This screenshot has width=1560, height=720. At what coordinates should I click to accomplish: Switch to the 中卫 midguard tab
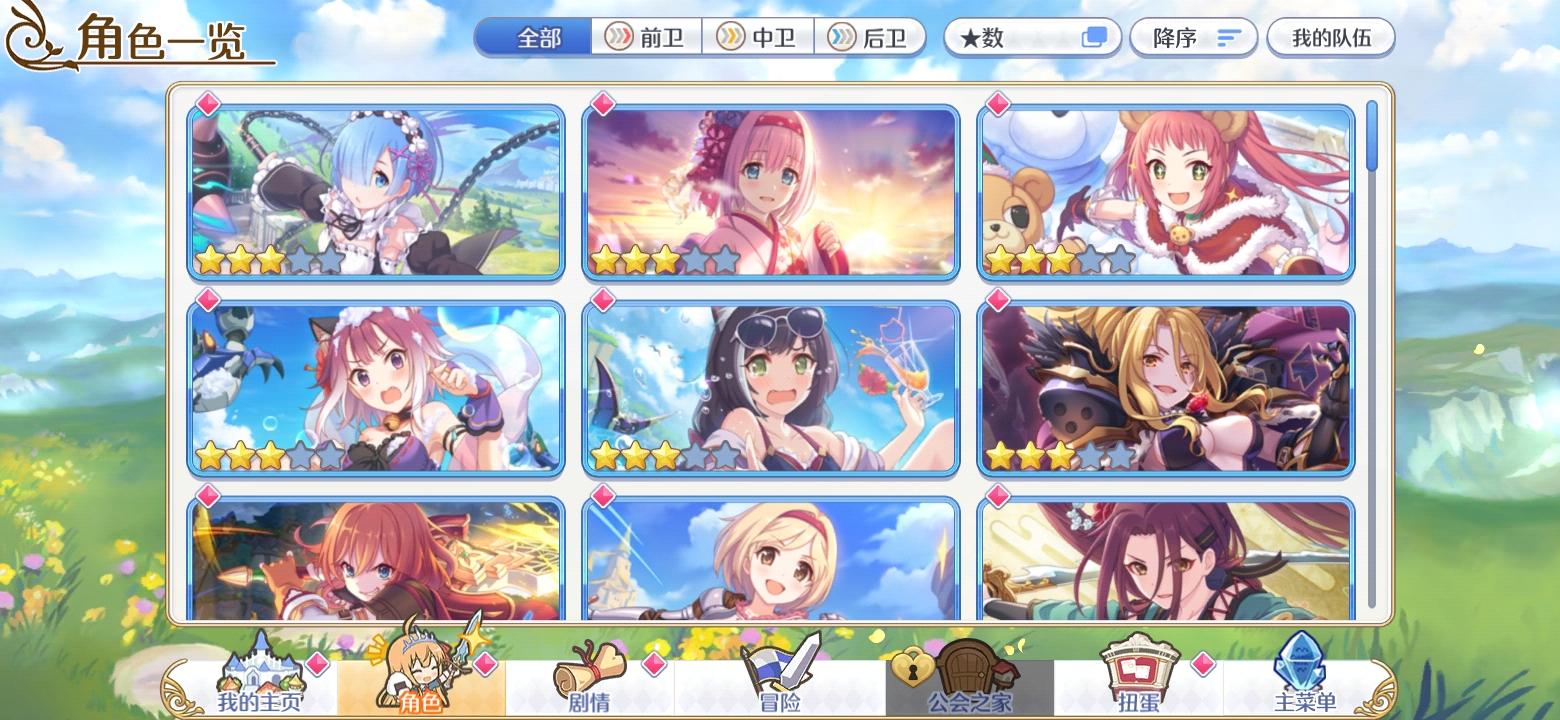tap(758, 37)
